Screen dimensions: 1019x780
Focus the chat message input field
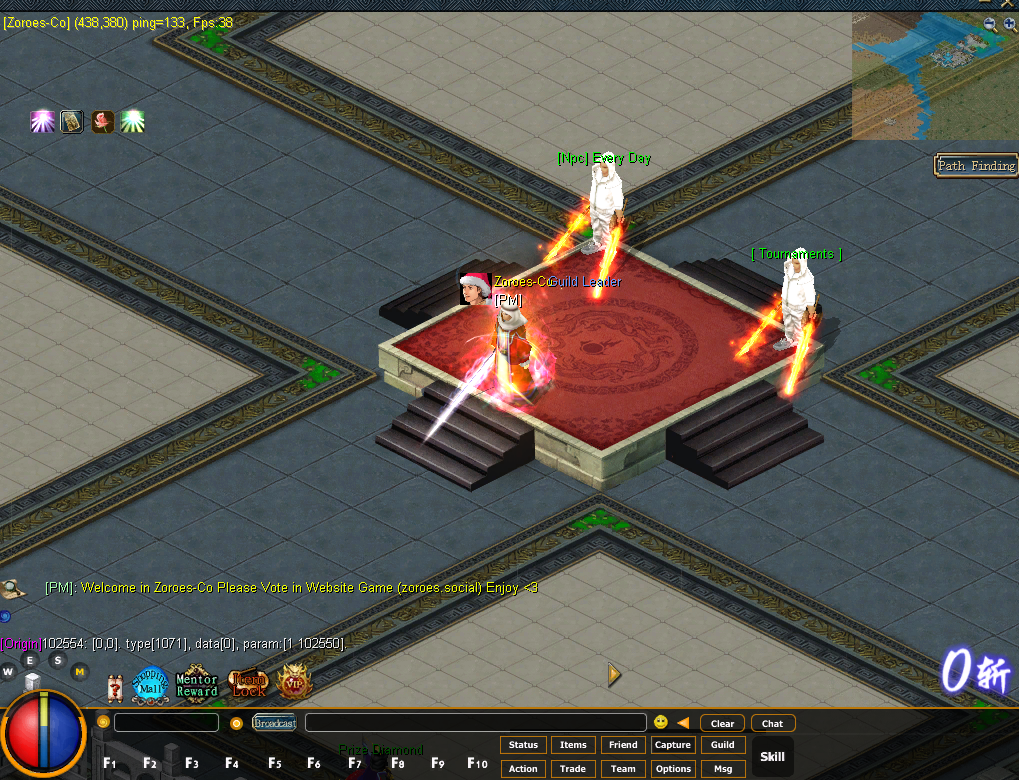[x=475, y=723]
